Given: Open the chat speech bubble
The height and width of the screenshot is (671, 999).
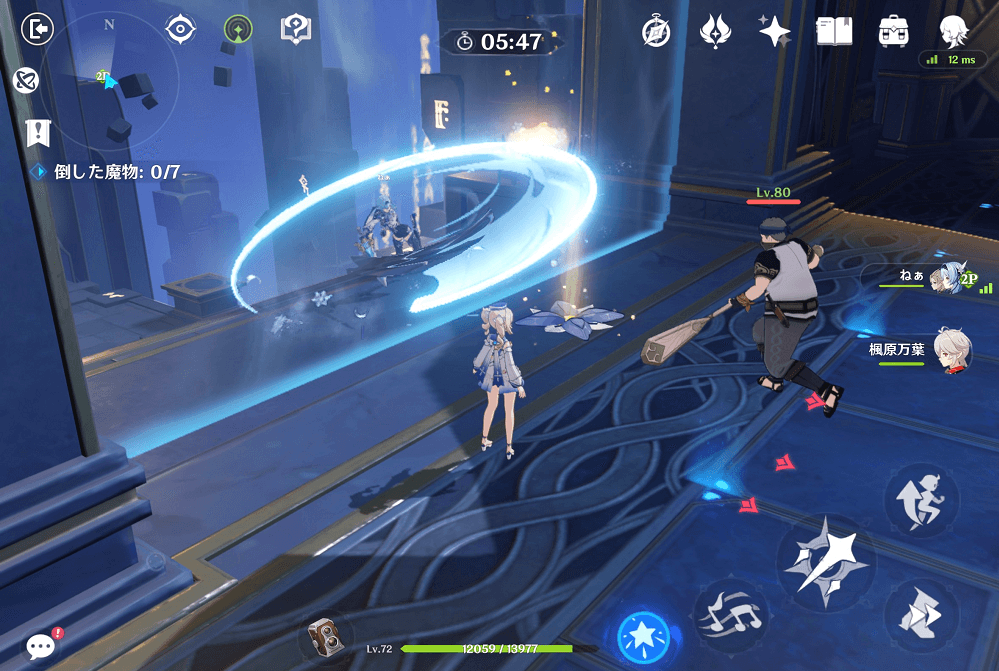Looking at the screenshot, I should pos(41,647).
